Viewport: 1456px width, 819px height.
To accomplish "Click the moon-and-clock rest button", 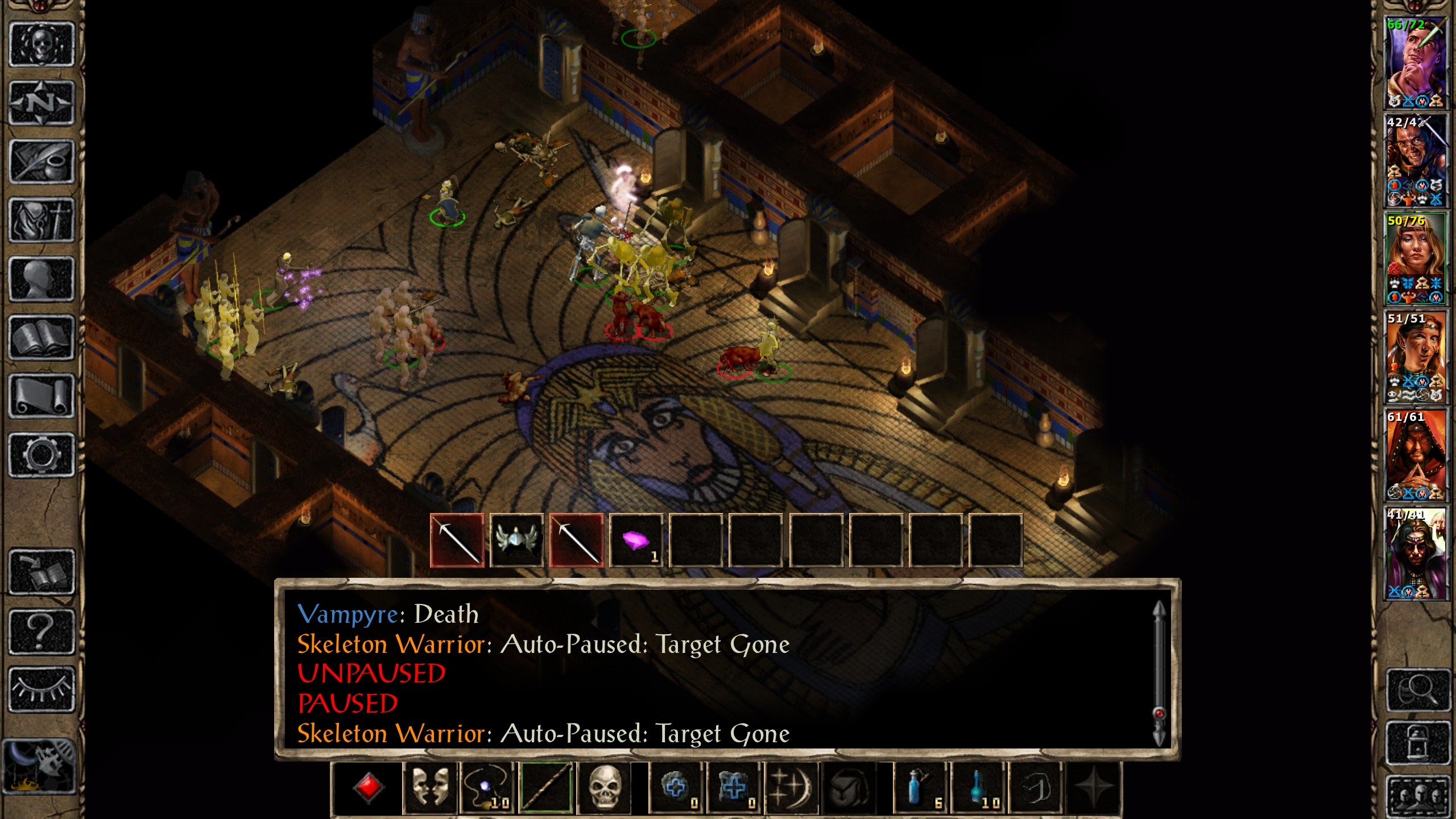I will [x=39, y=766].
